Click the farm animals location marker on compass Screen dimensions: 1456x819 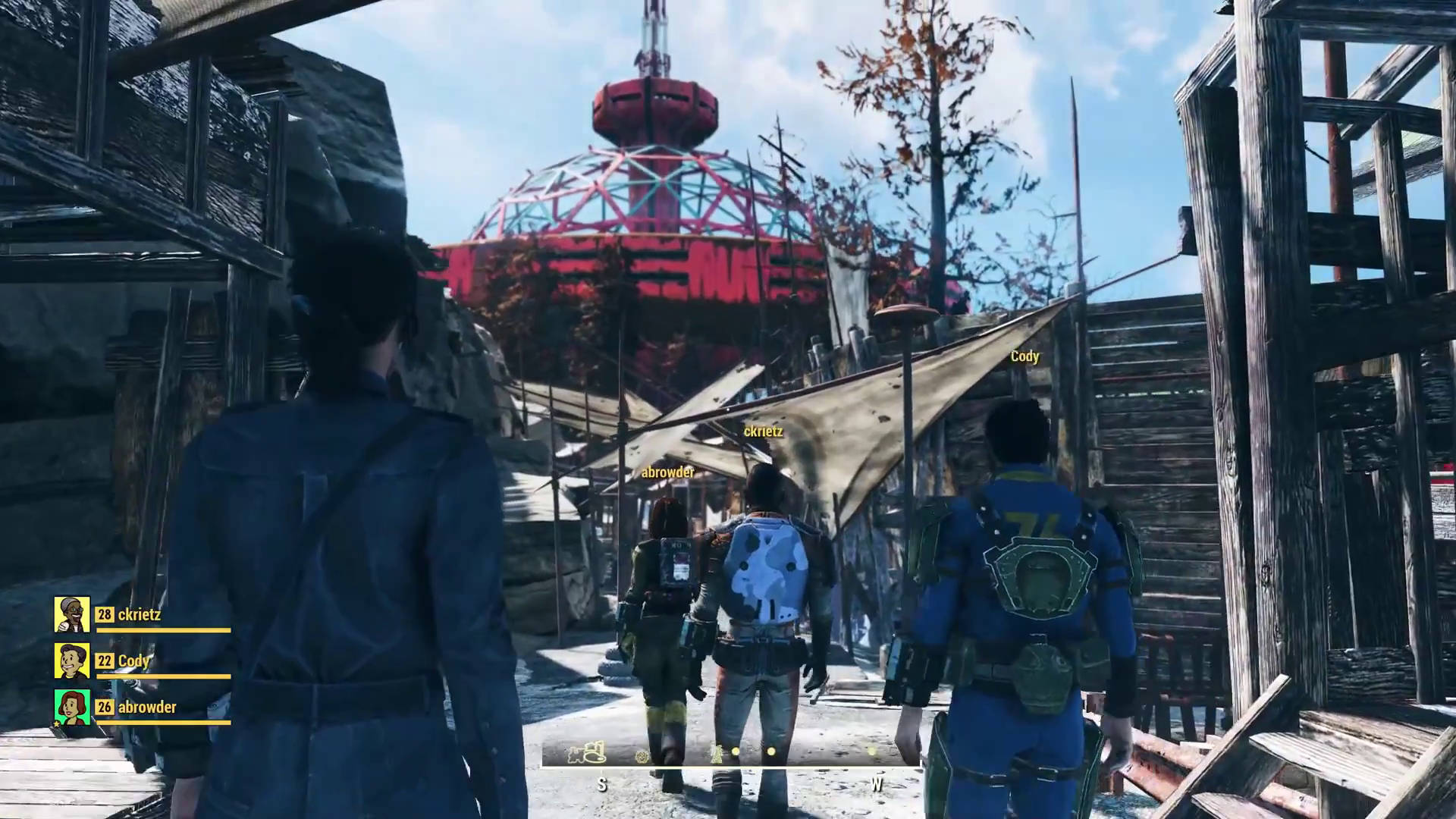[x=588, y=752]
